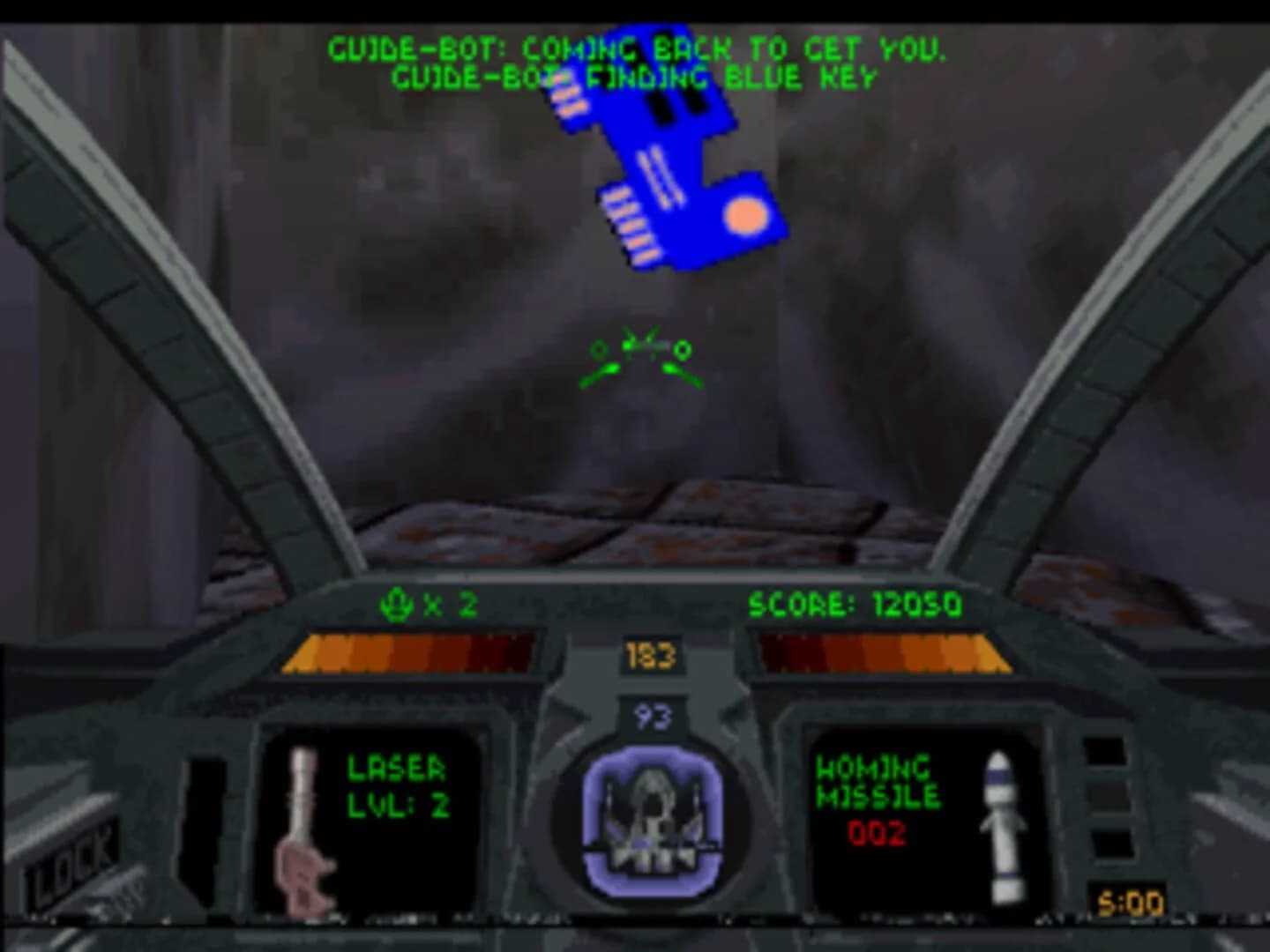Click the SCORE: 12050 display
Screen dimensions: 1270x952
click(x=855, y=606)
